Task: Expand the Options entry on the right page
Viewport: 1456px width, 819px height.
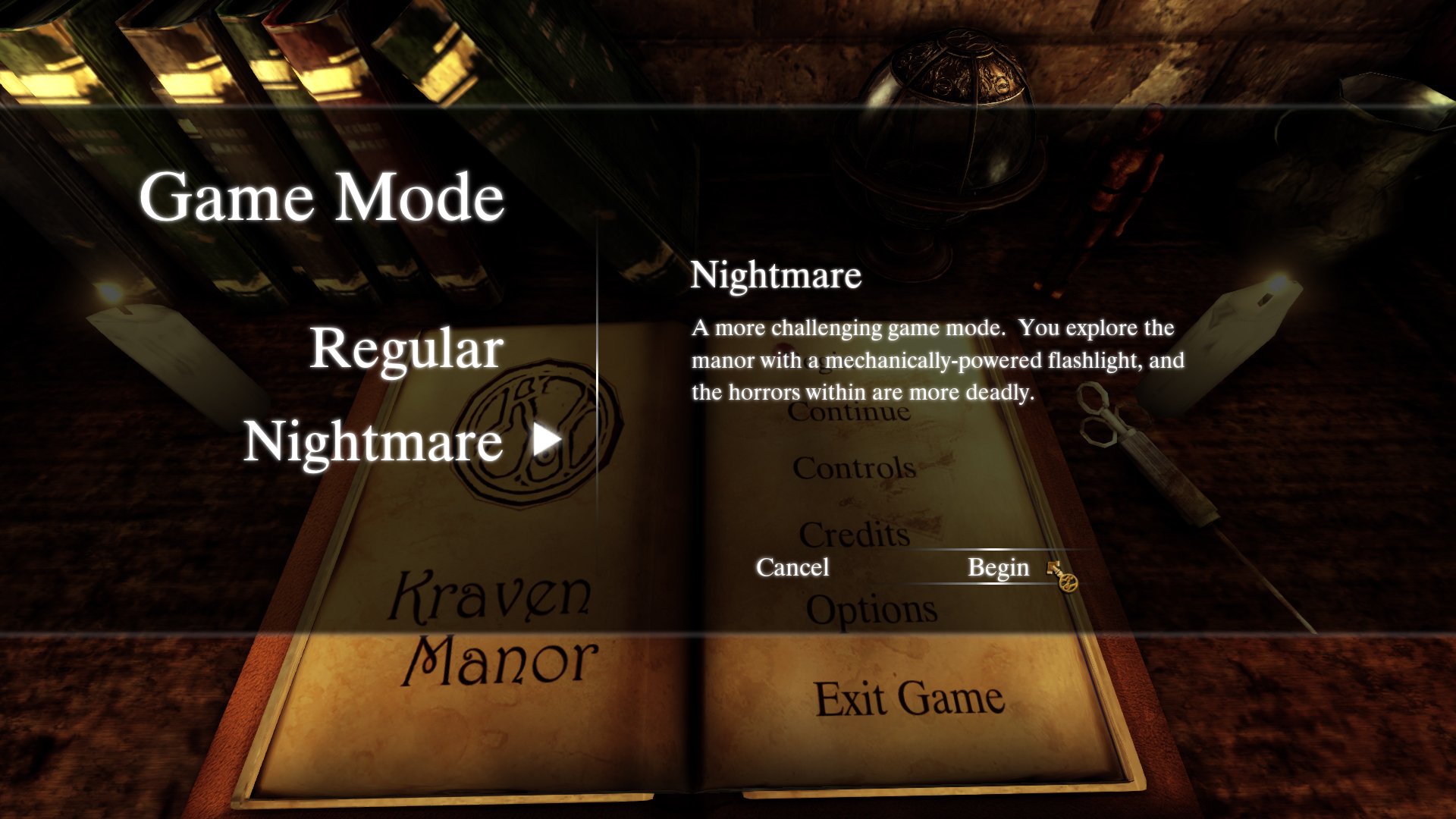Action: coord(872,607)
